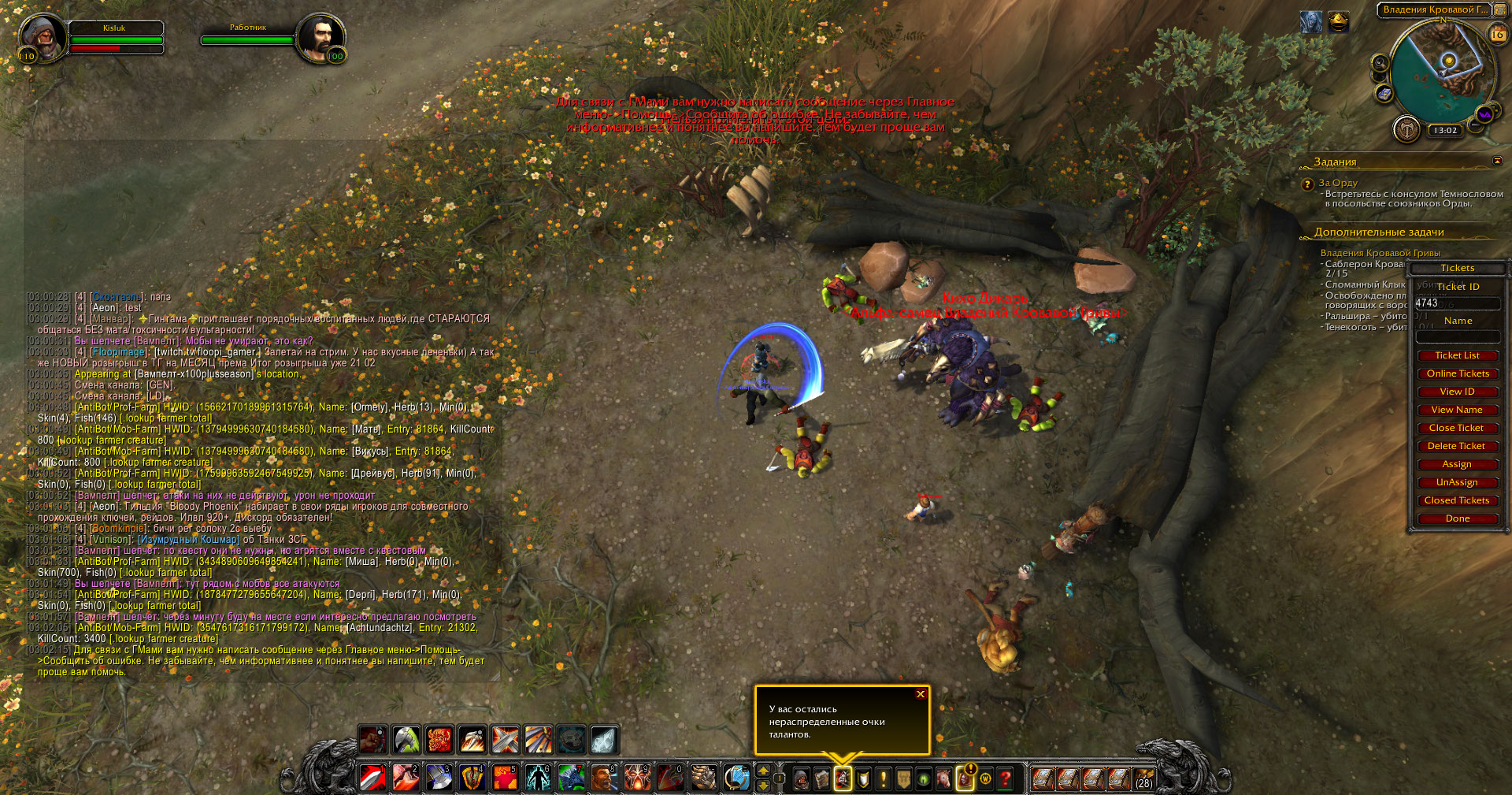Activate the ability in hotbar slot 1
Image resolution: width=1512 pixels, height=795 pixels.
(372, 778)
